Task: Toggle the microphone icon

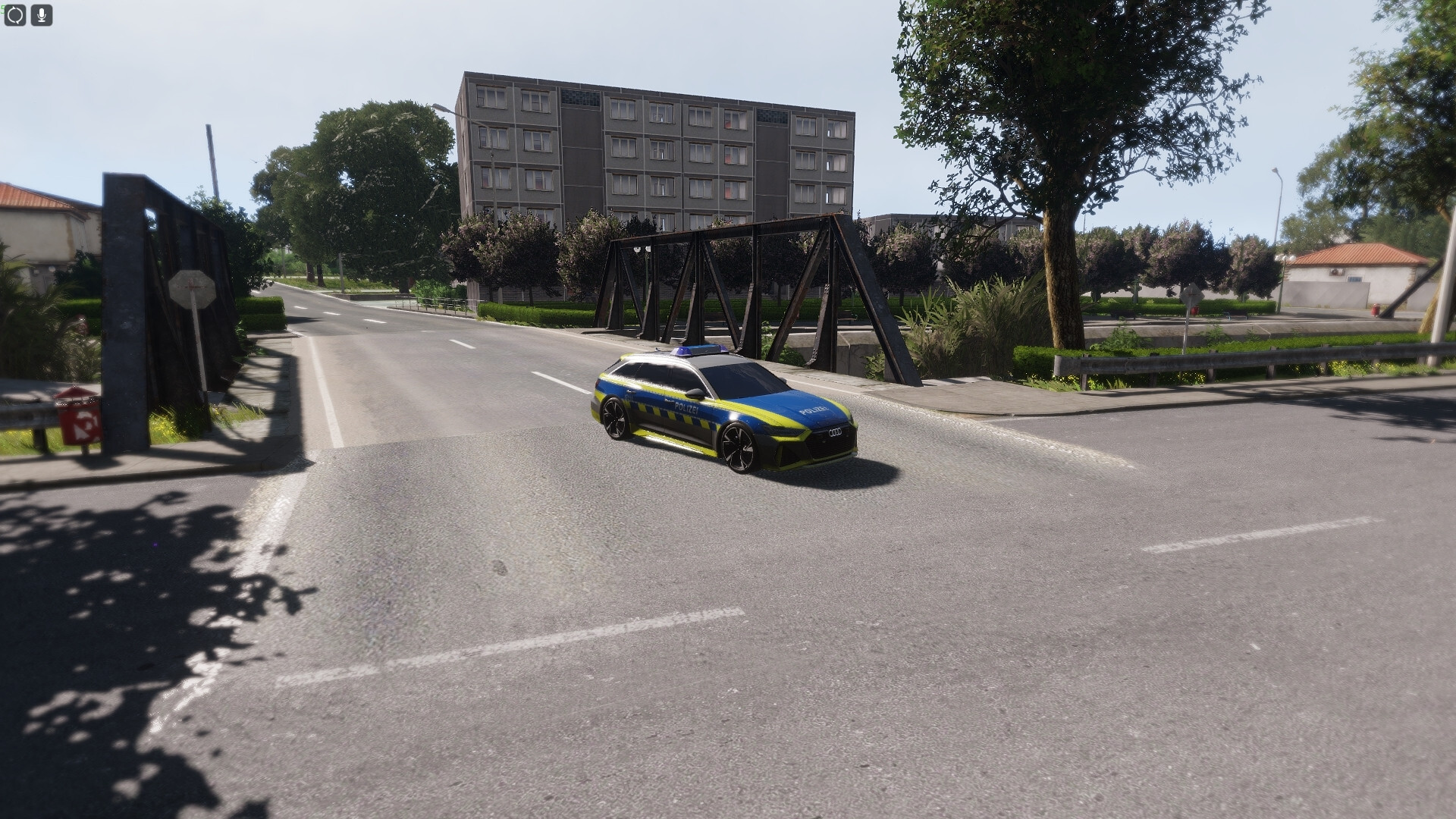Action: point(42,14)
